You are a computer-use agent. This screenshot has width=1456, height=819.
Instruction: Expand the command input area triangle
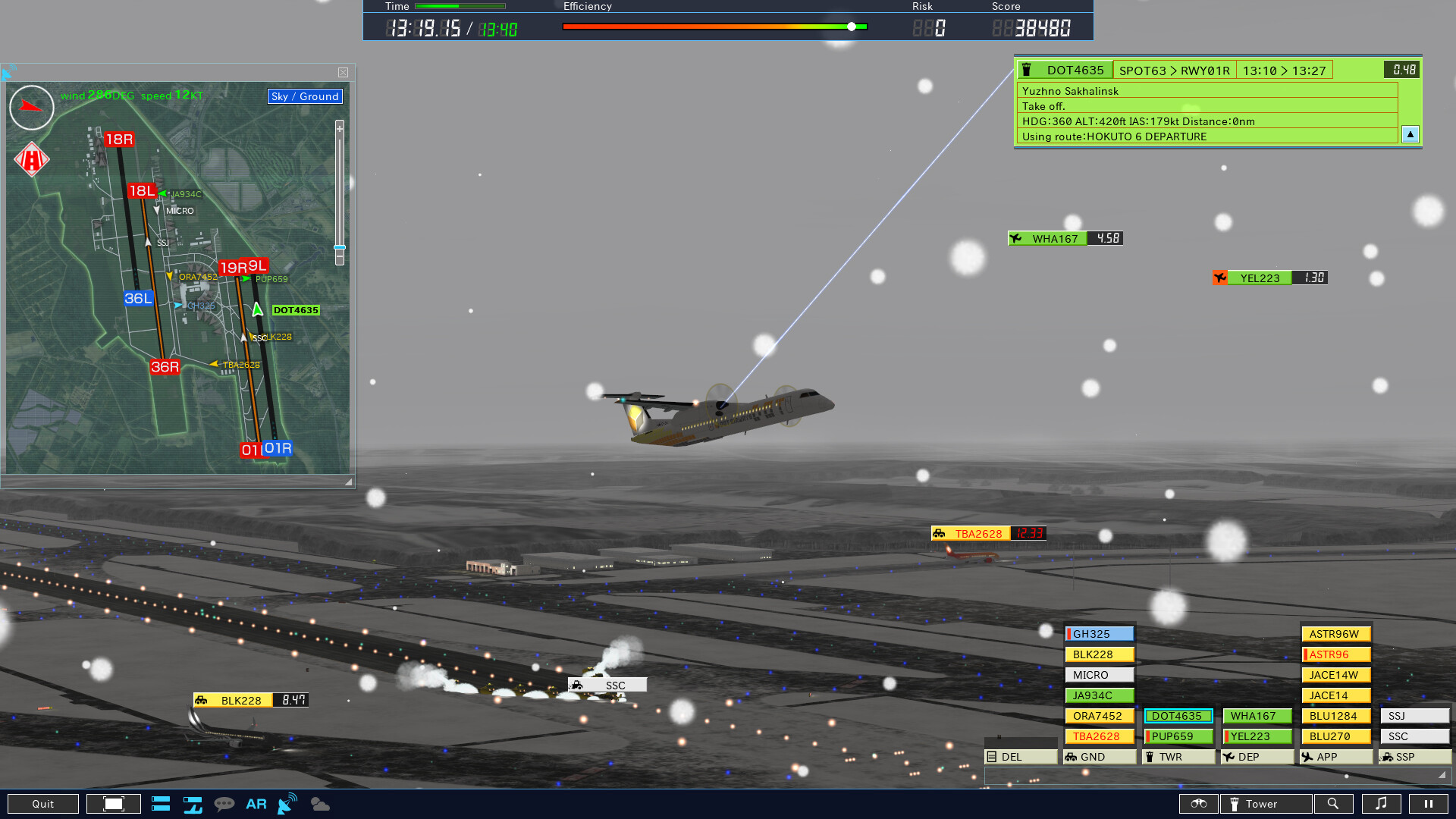[x=1443, y=776]
